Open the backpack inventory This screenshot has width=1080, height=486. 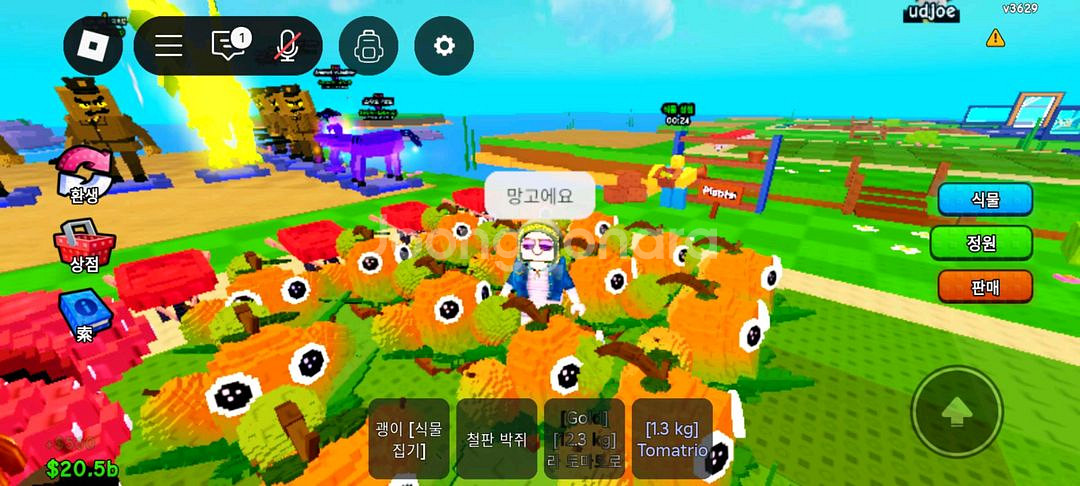tap(368, 46)
